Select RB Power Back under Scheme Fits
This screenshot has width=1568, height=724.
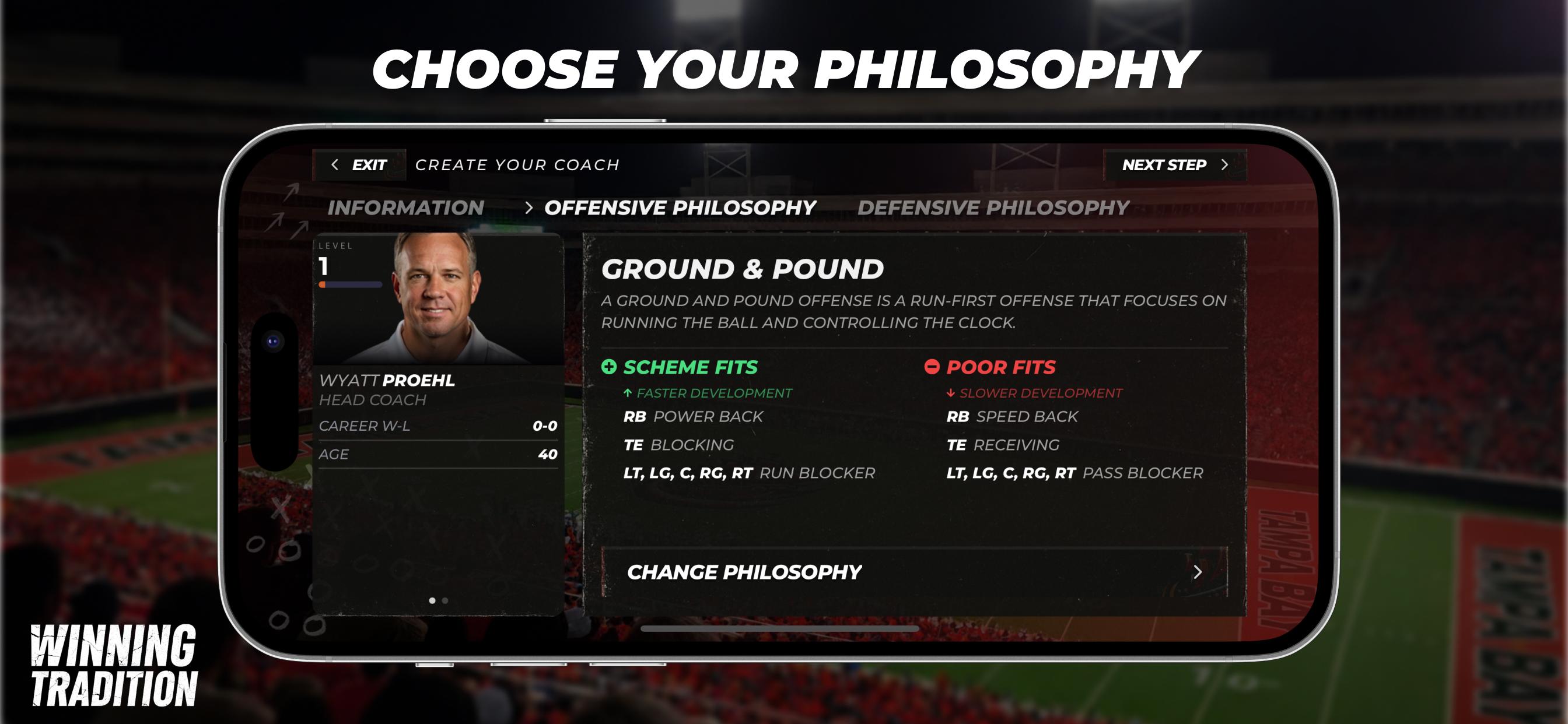point(691,416)
